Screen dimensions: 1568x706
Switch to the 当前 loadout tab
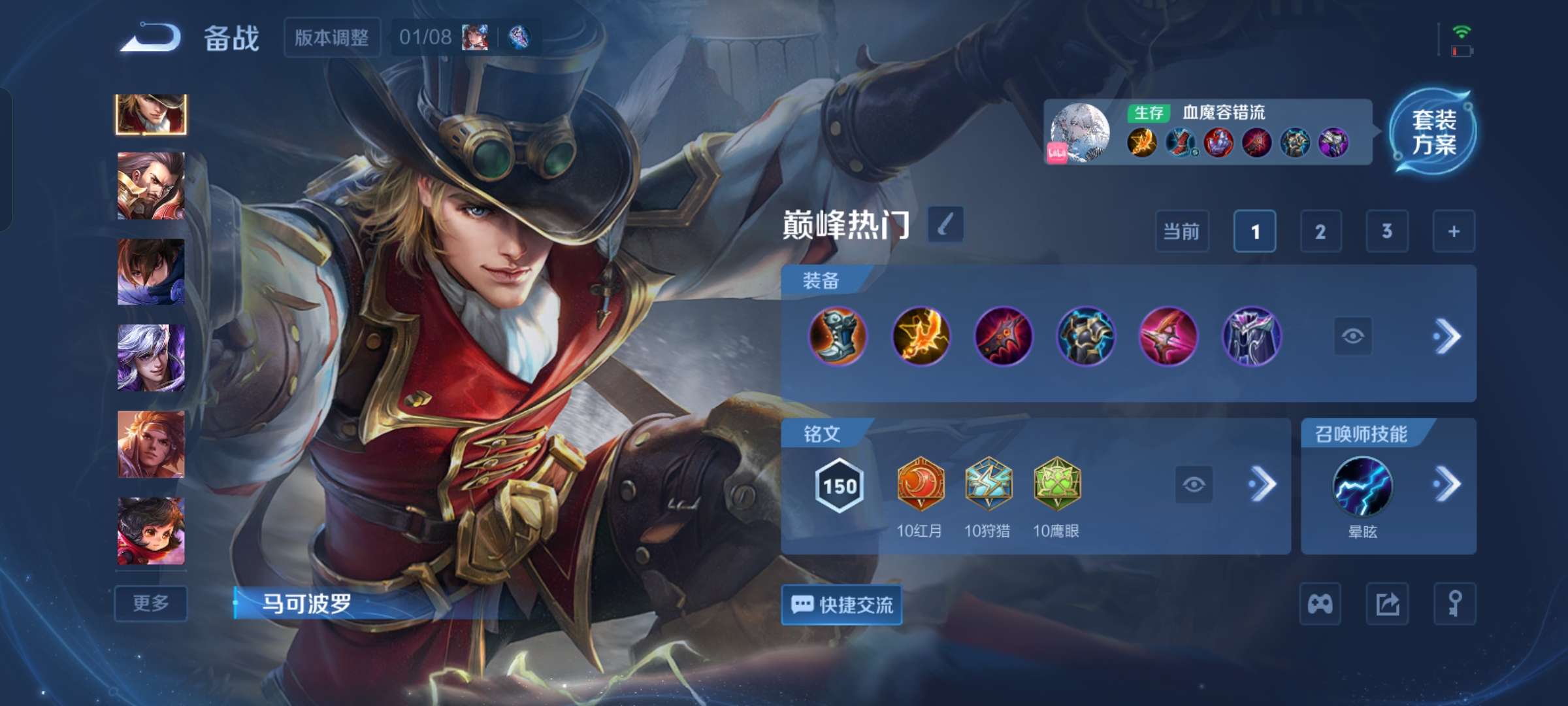click(1182, 231)
